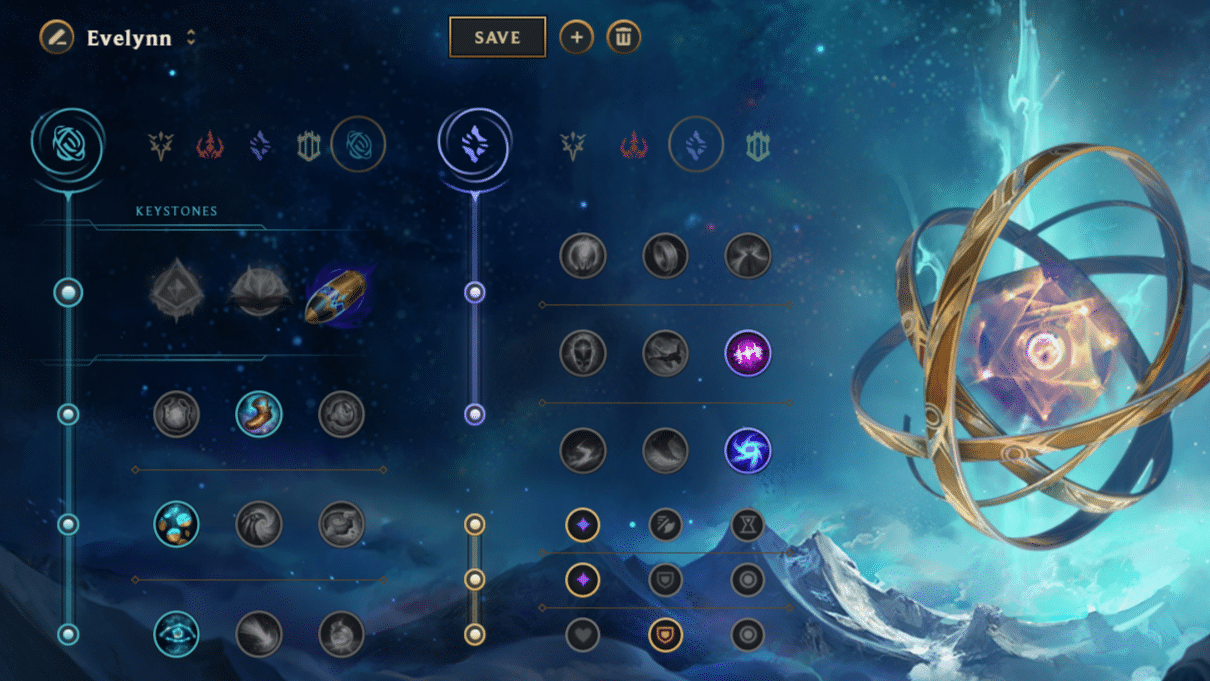Choose the Cosmic Insight eye rune
The height and width of the screenshot is (681, 1210).
177,634
